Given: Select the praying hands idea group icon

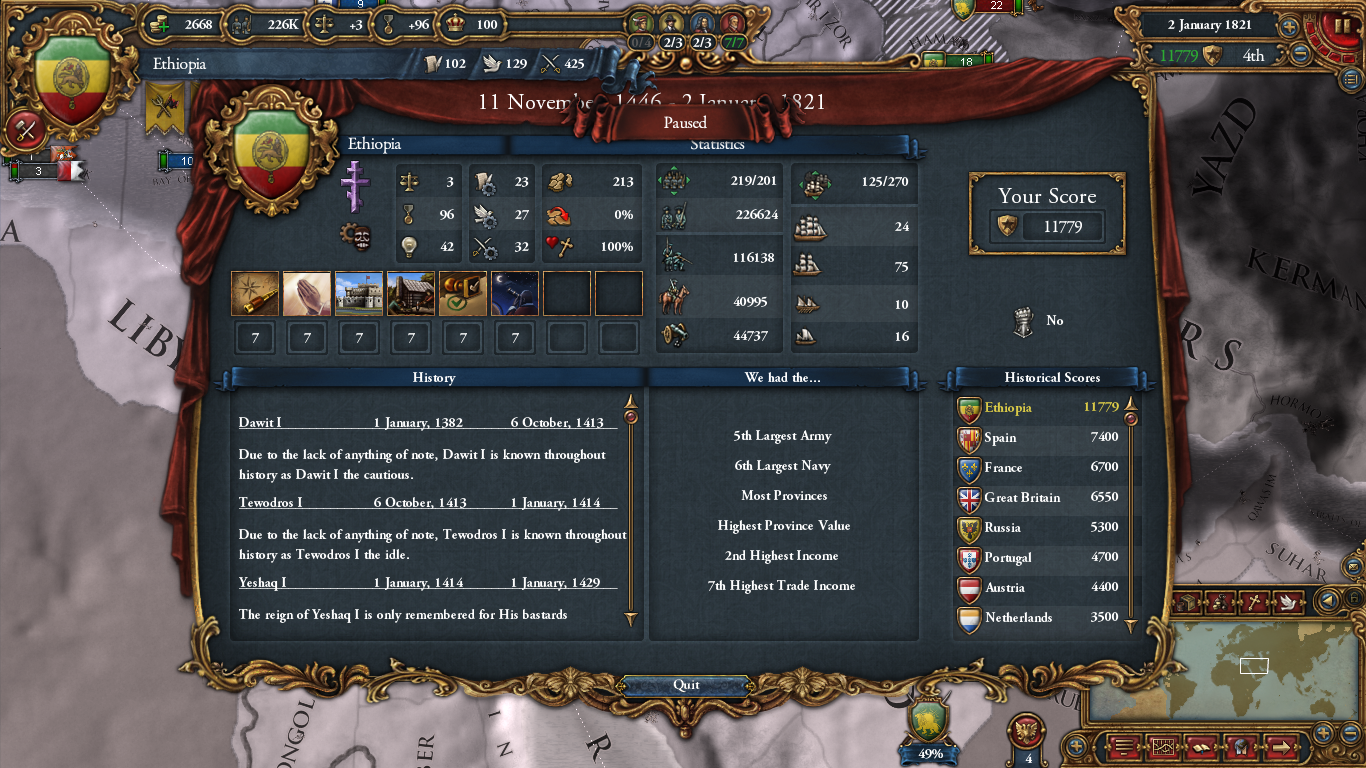Looking at the screenshot, I should coord(307,294).
